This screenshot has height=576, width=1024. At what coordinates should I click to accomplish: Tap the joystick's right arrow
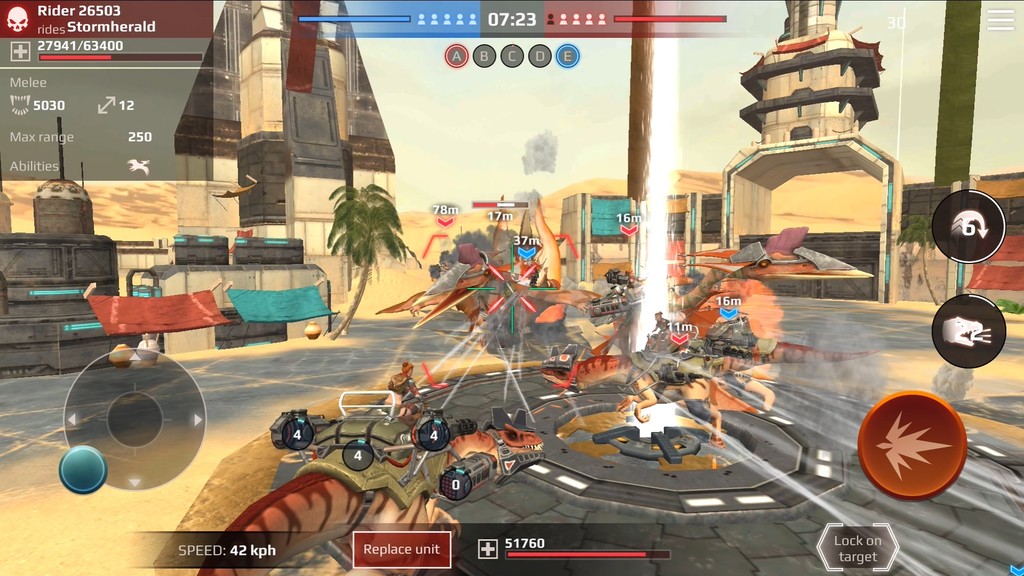tap(198, 420)
